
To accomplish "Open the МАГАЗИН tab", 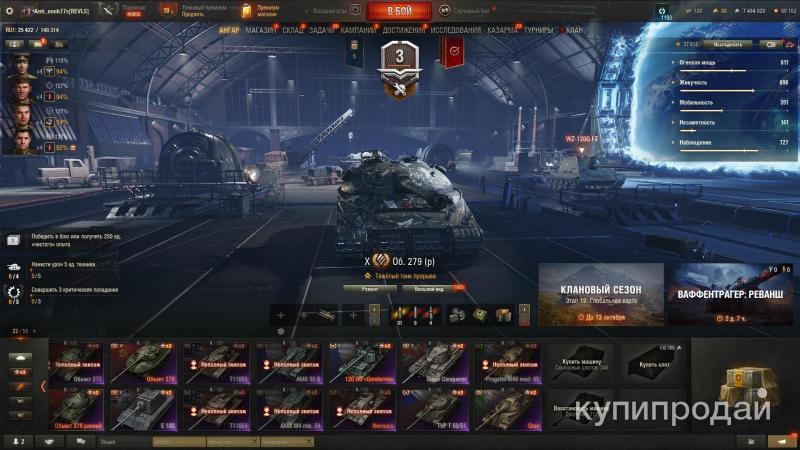I will (260, 30).
